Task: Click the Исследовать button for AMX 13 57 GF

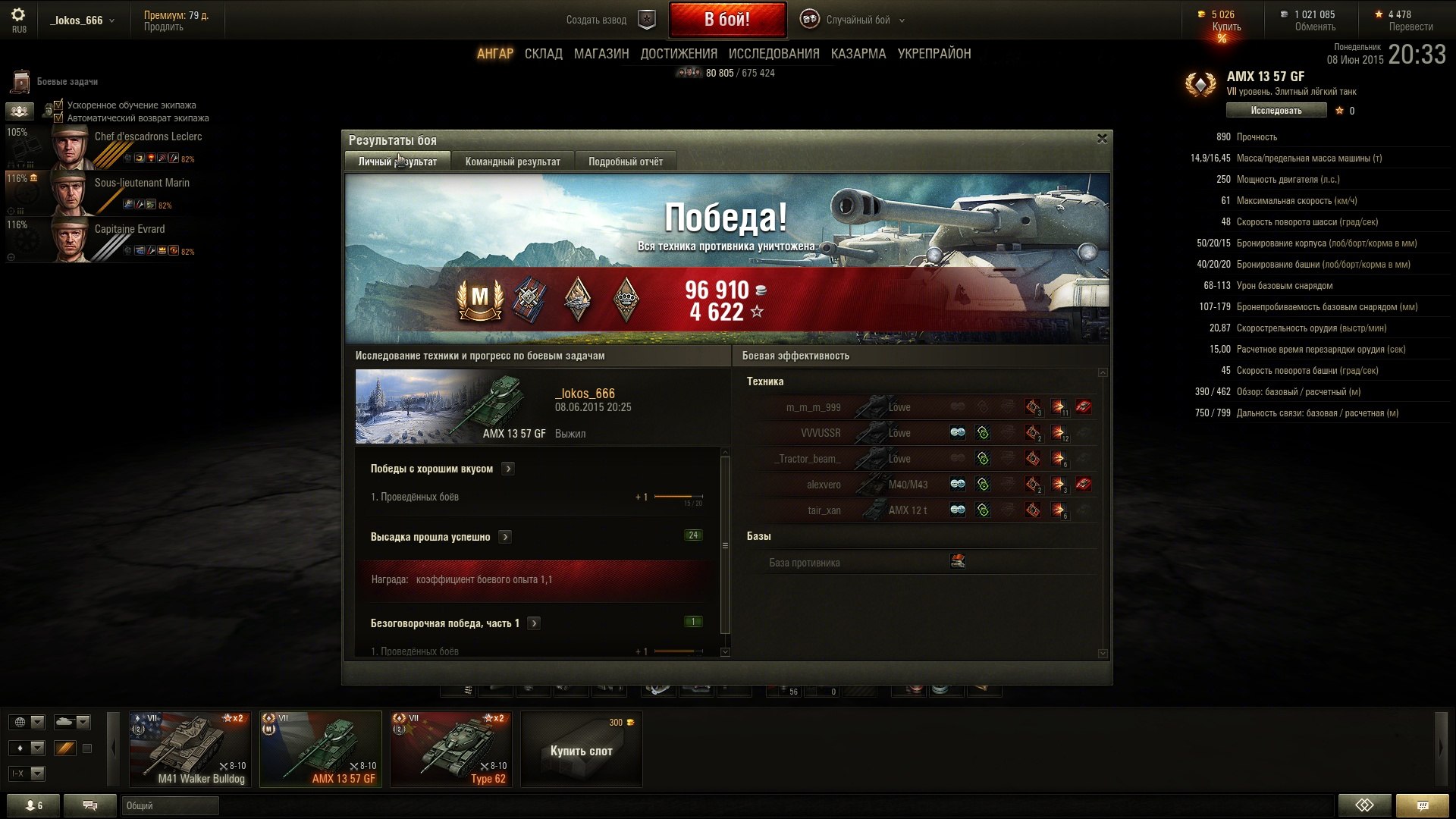Action: click(x=1276, y=111)
